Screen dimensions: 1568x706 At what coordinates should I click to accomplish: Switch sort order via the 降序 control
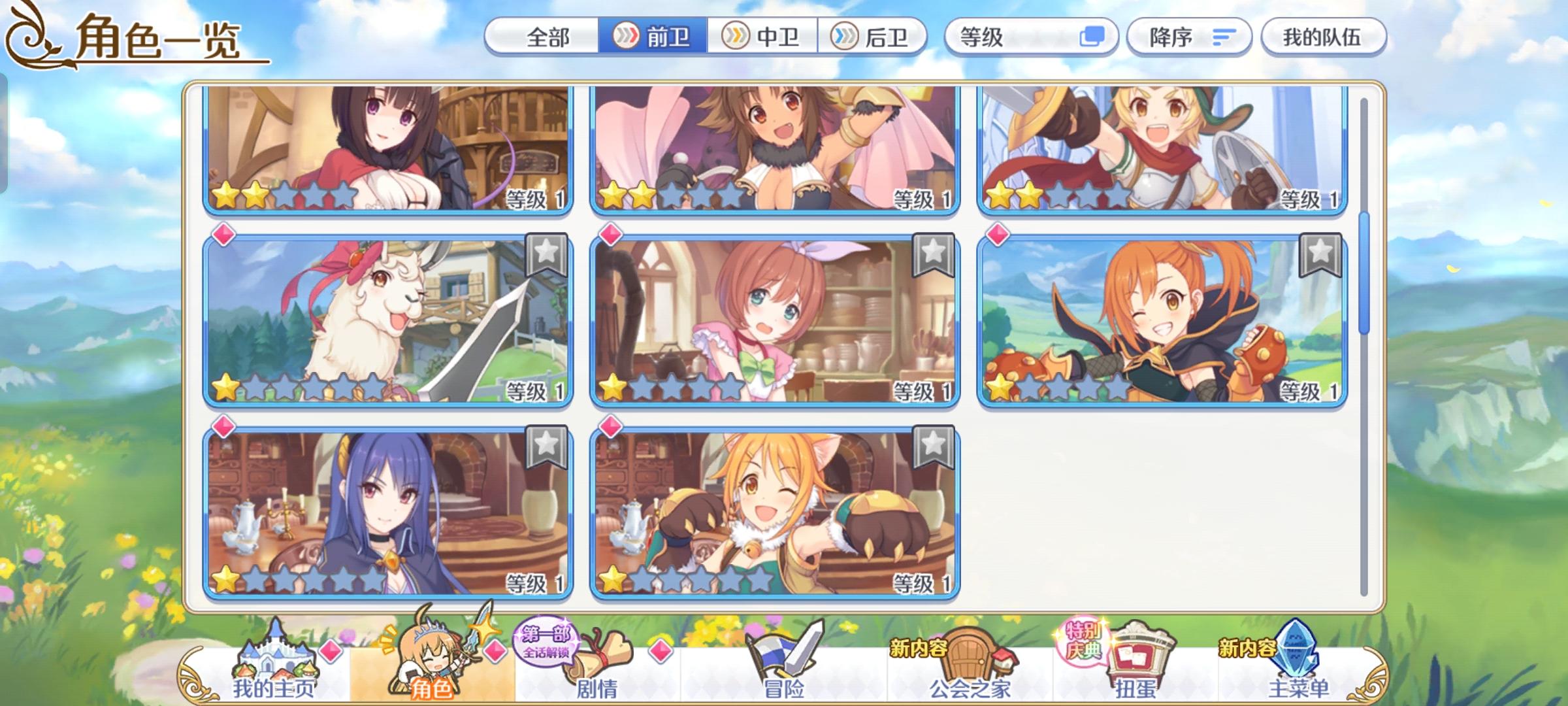[1189, 37]
